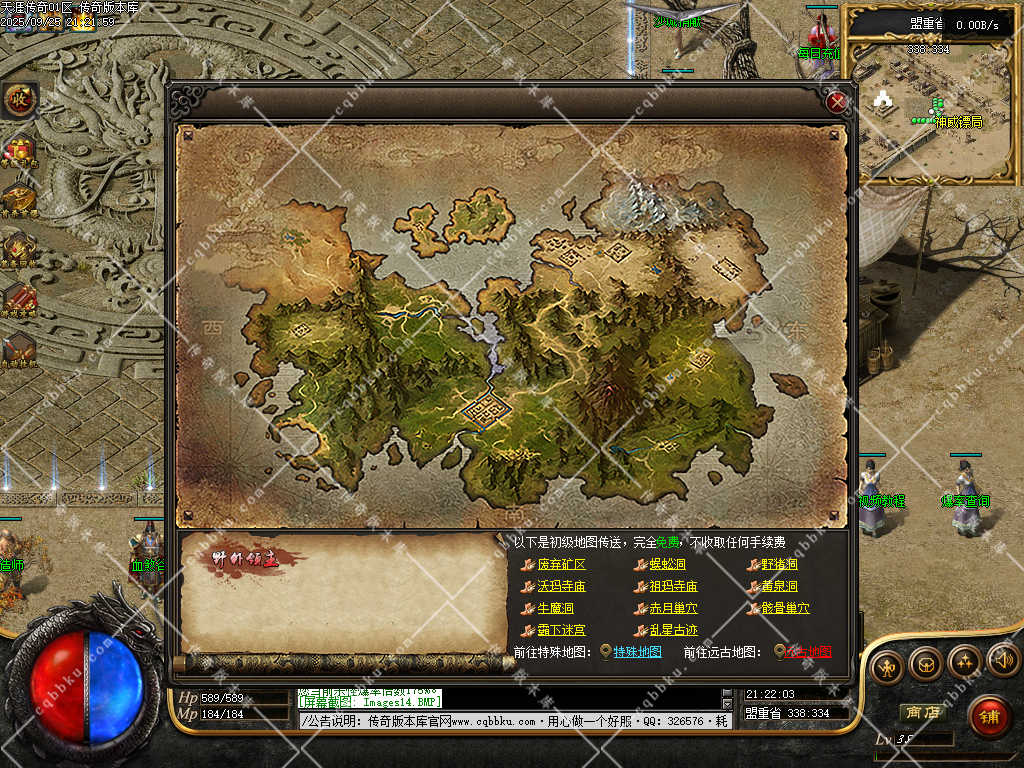Image resolution: width=1024 pixels, height=768 pixels.
Task: Open the 商店 shop
Action: coord(923,712)
